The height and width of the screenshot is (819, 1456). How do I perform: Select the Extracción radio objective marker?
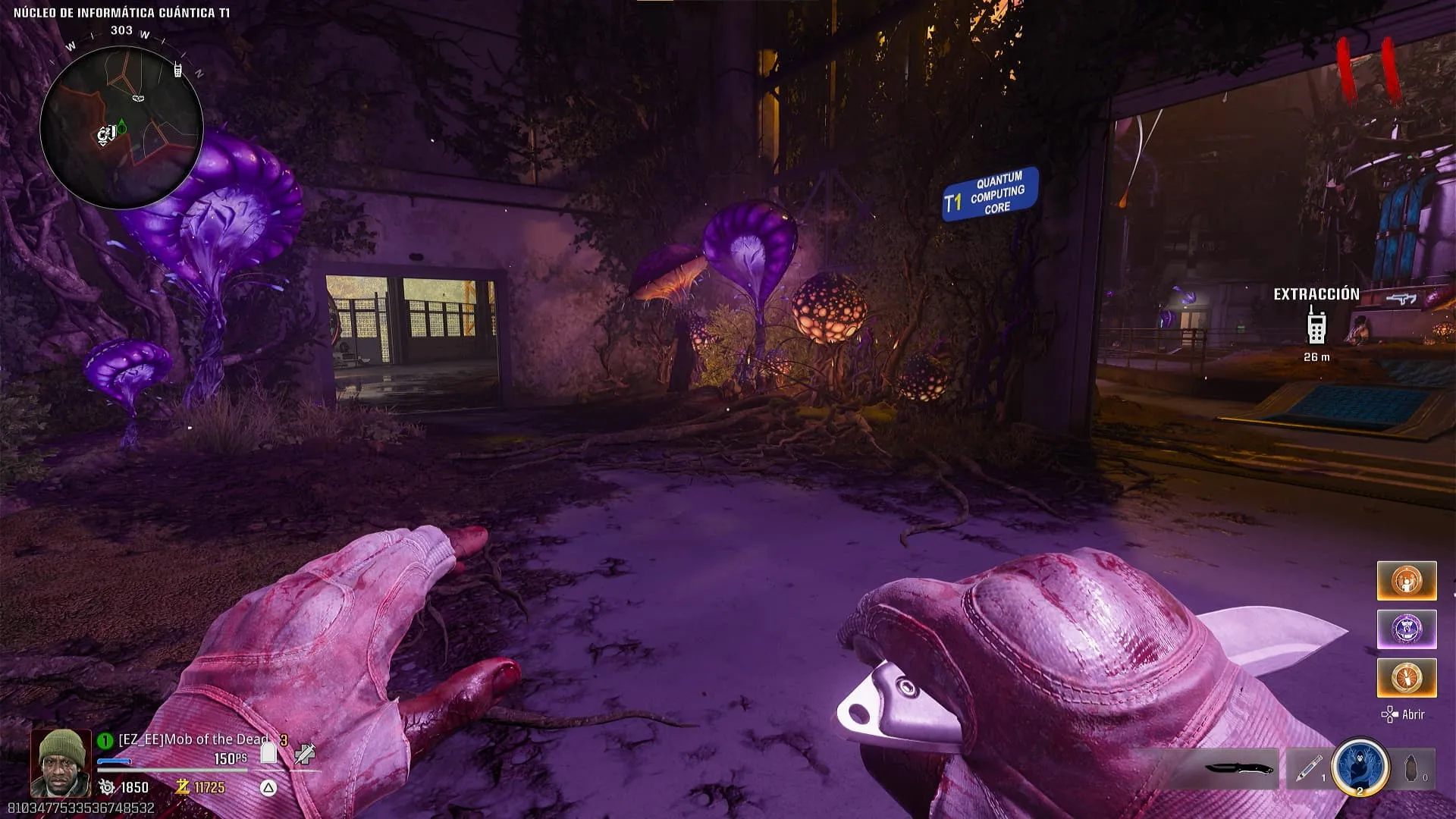[1316, 325]
